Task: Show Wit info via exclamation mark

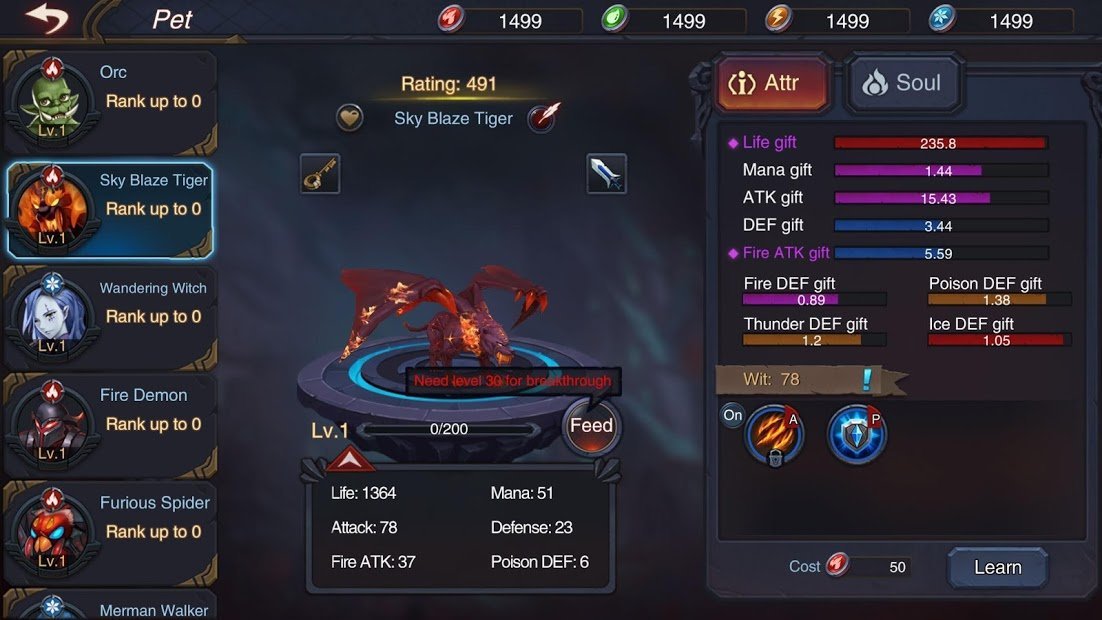Action: [x=867, y=380]
